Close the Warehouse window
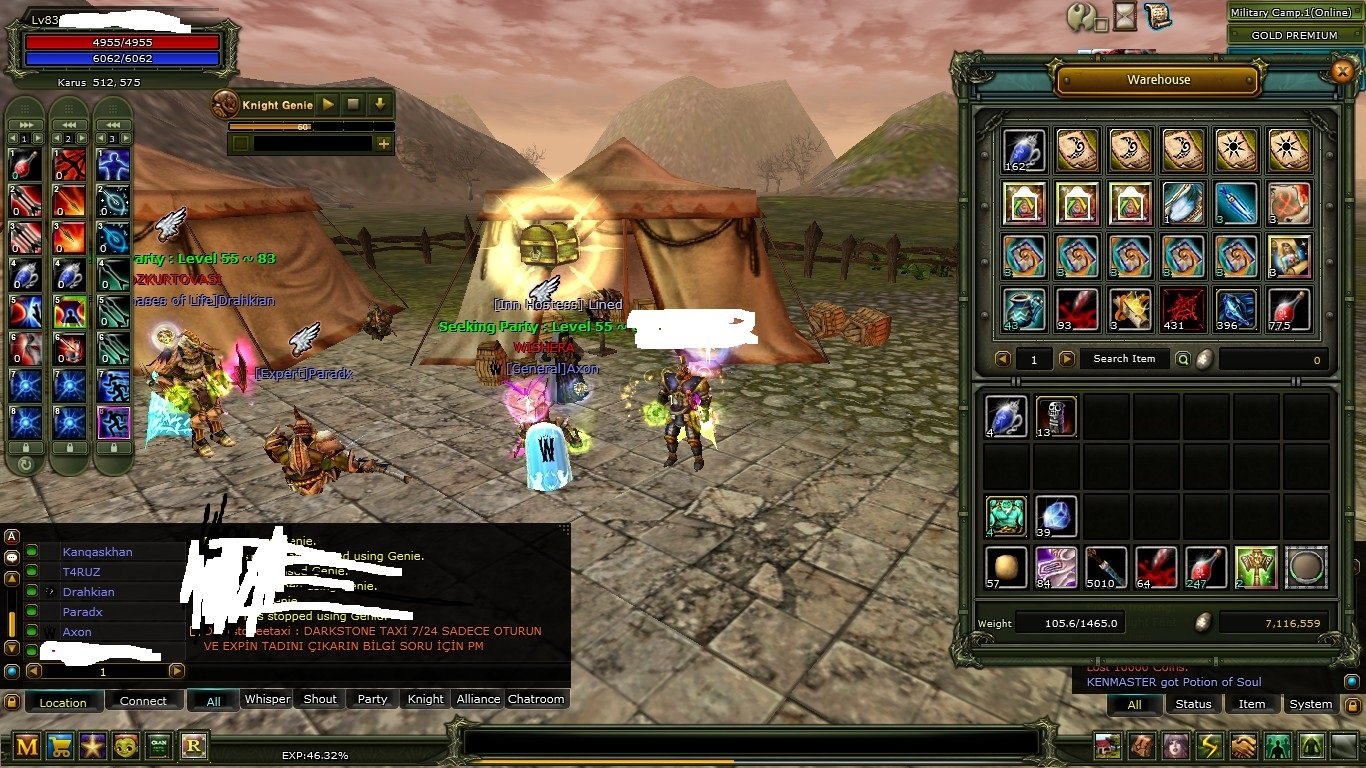1366x768 pixels. click(x=1342, y=70)
